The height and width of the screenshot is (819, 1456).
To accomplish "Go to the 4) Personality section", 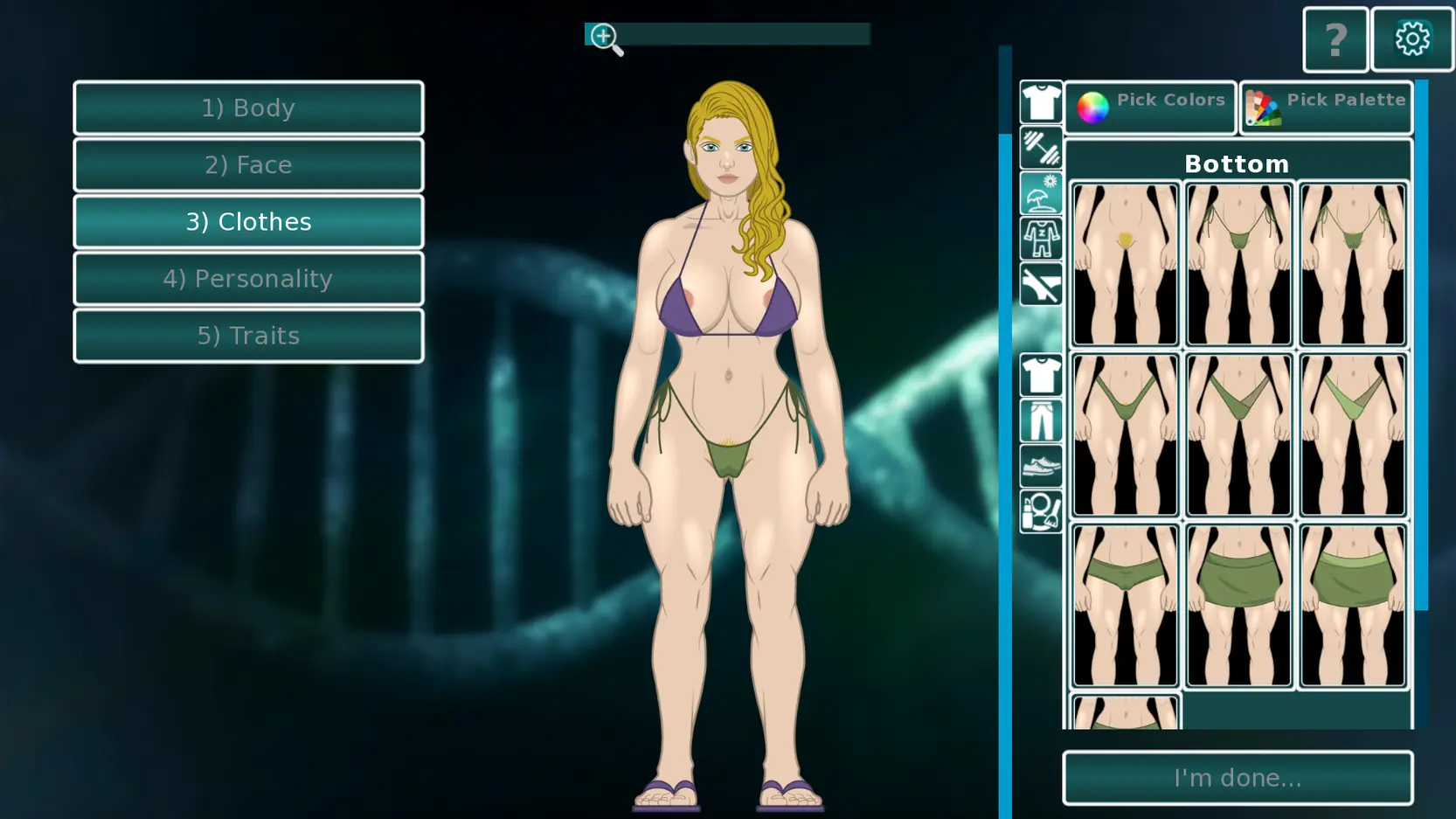I will (x=248, y=279).
